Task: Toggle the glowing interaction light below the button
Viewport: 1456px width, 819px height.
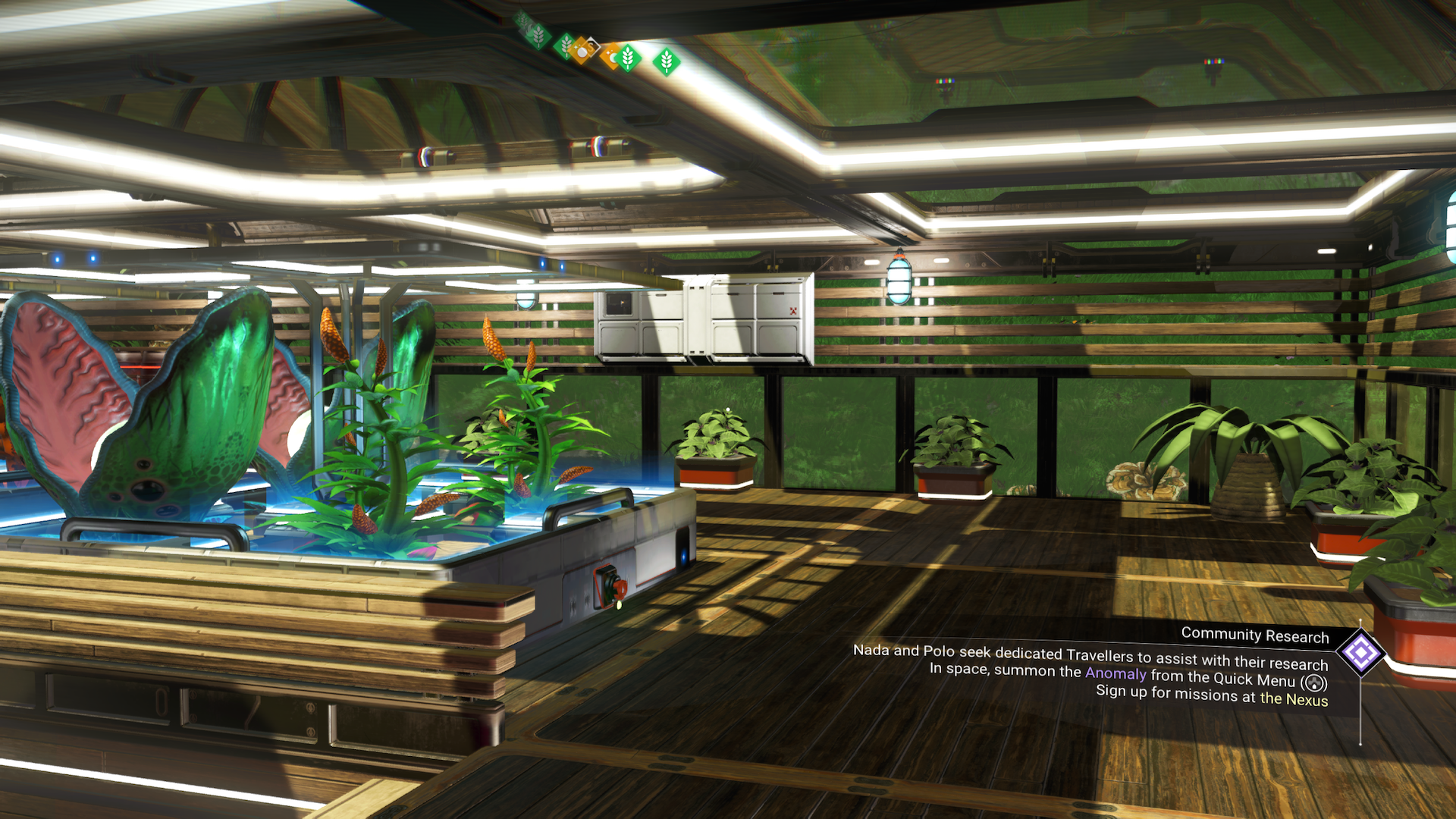Action: tap(618, 604)
